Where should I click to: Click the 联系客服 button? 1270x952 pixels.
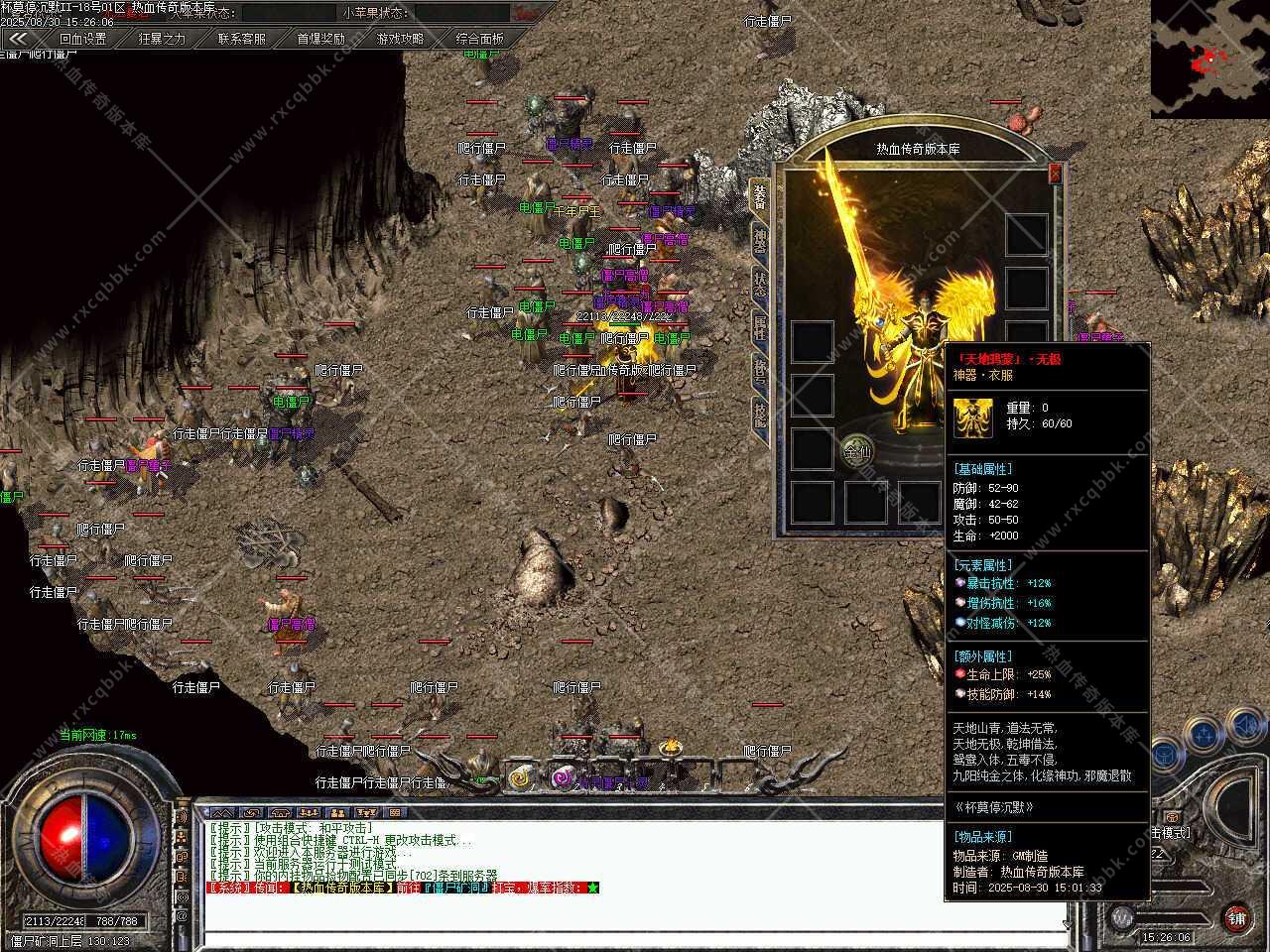click(242, 39)
